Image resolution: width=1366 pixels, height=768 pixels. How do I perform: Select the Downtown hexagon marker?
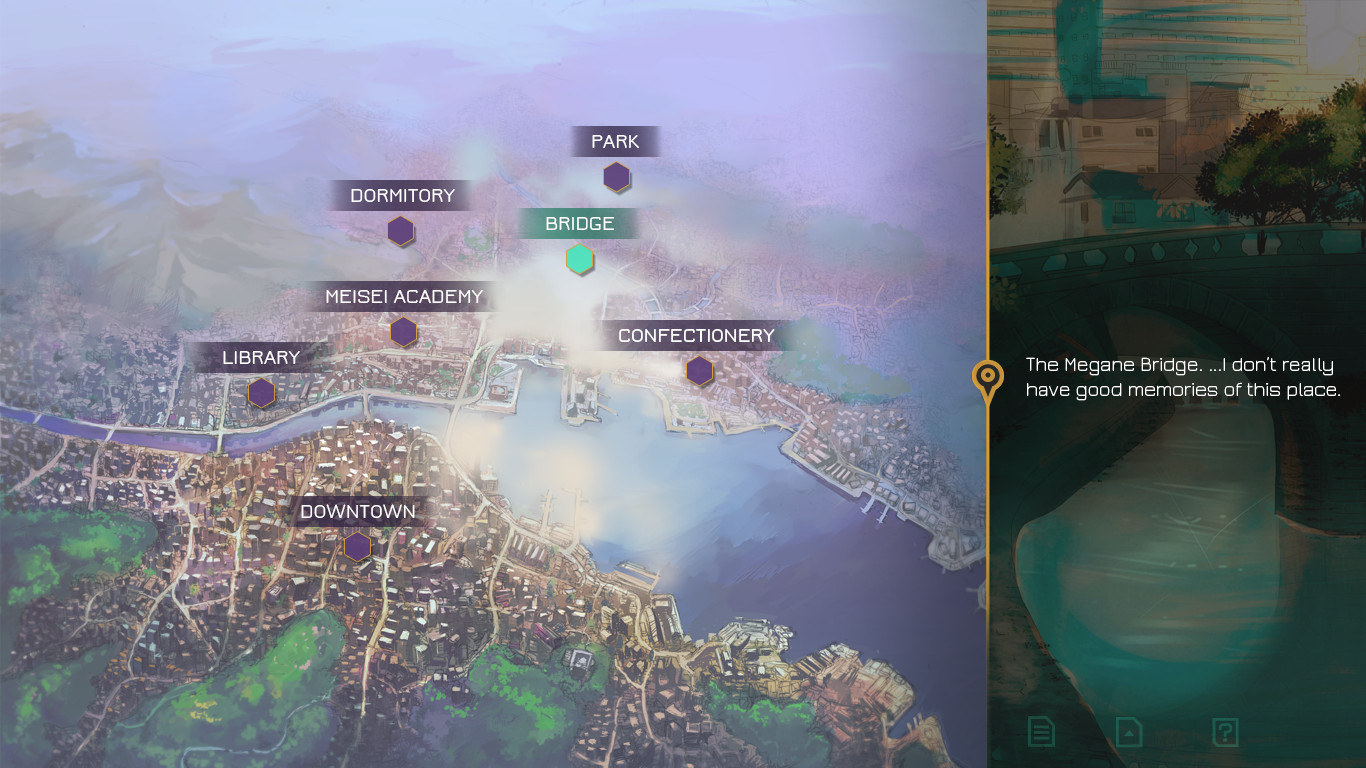pyautogui.click(x=357, y=546)
